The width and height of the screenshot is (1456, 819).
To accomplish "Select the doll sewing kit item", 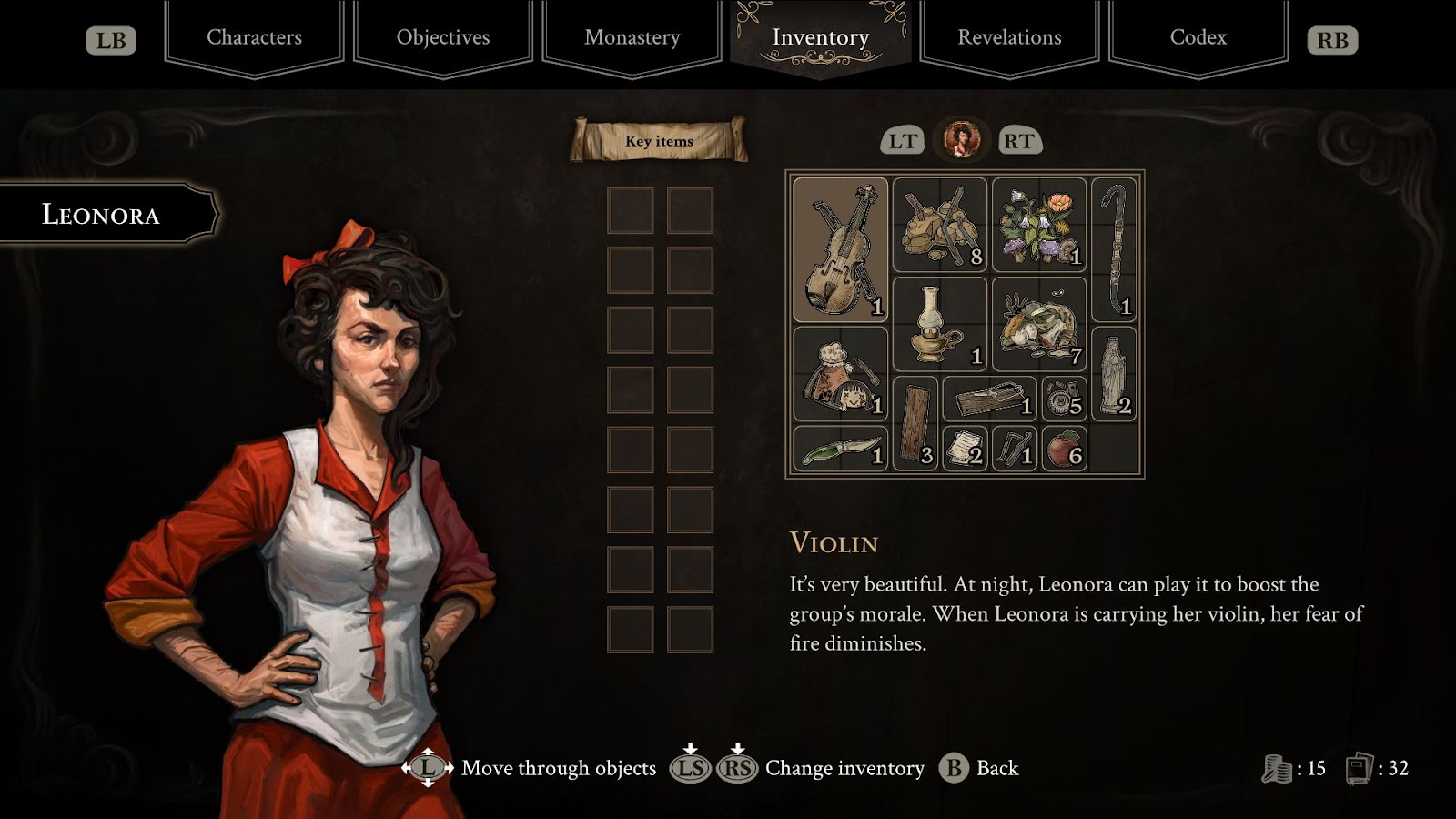I will click(840, 374).
